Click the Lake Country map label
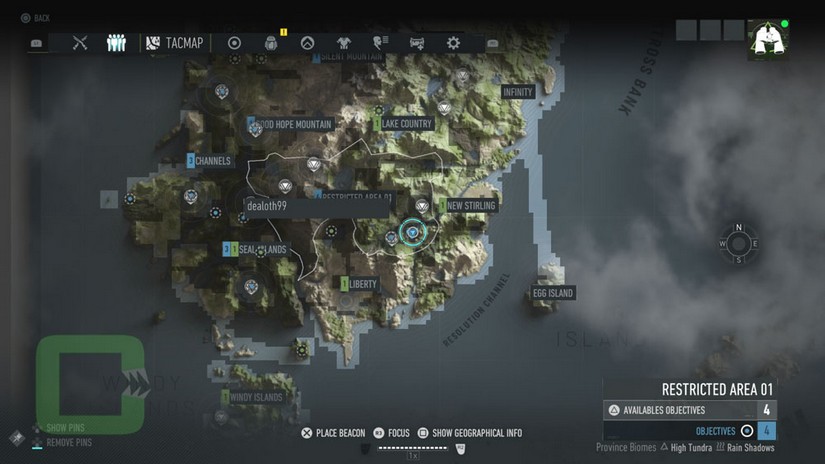825x464 pixels. (x=406, y=124)
